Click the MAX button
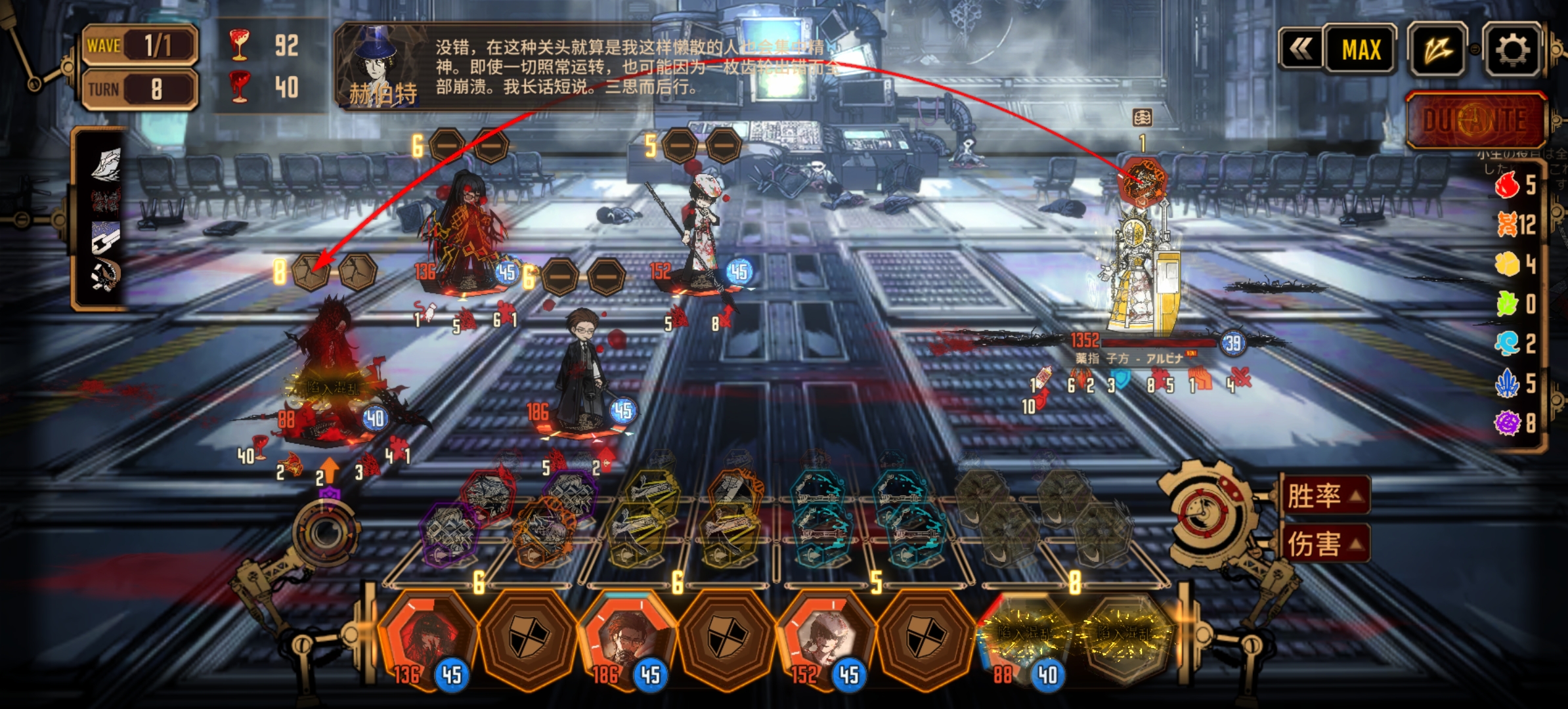1568x709 pixels. tap(1361, 50)
